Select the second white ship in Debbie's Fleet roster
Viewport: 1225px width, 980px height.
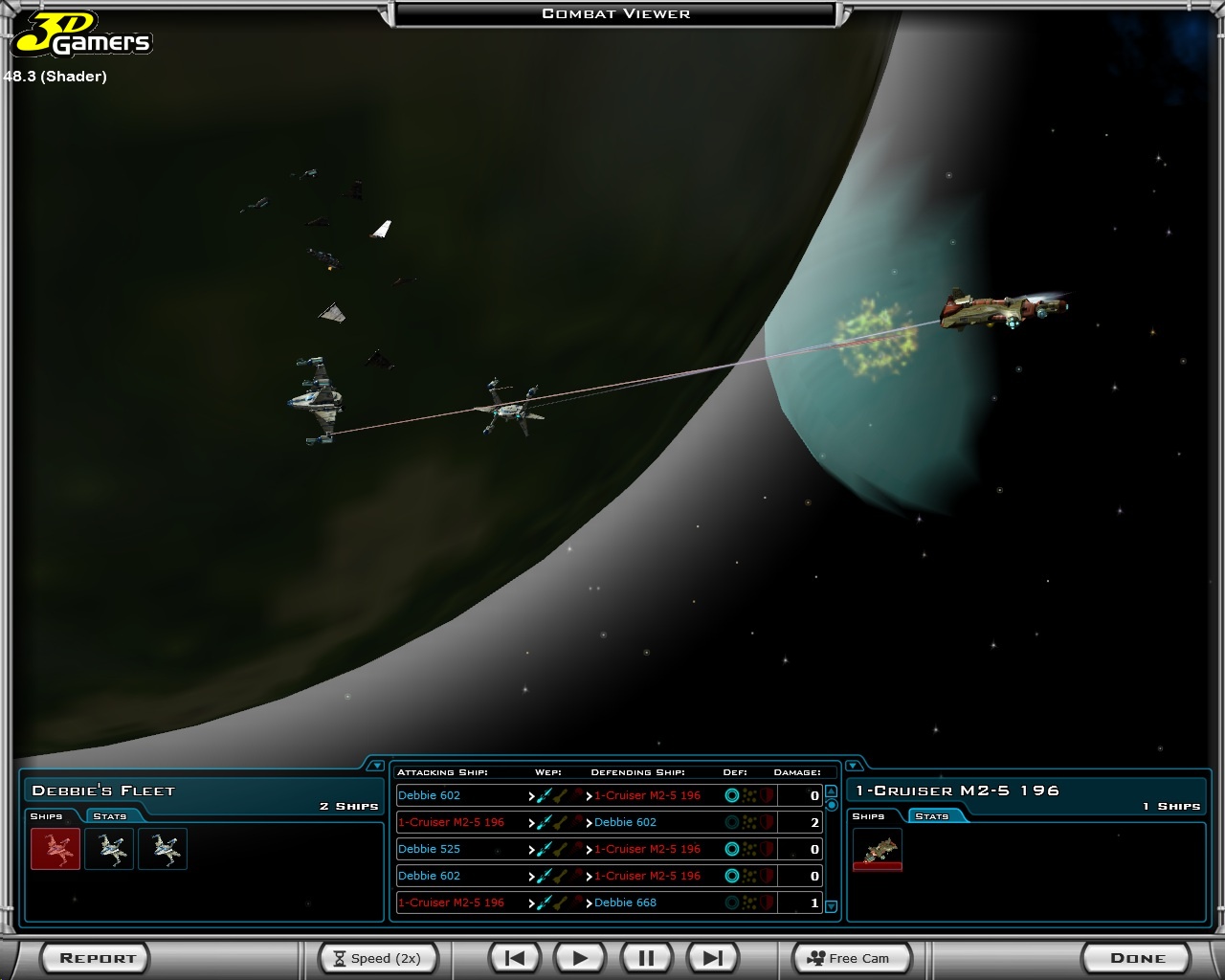click(x=163, y=849)
